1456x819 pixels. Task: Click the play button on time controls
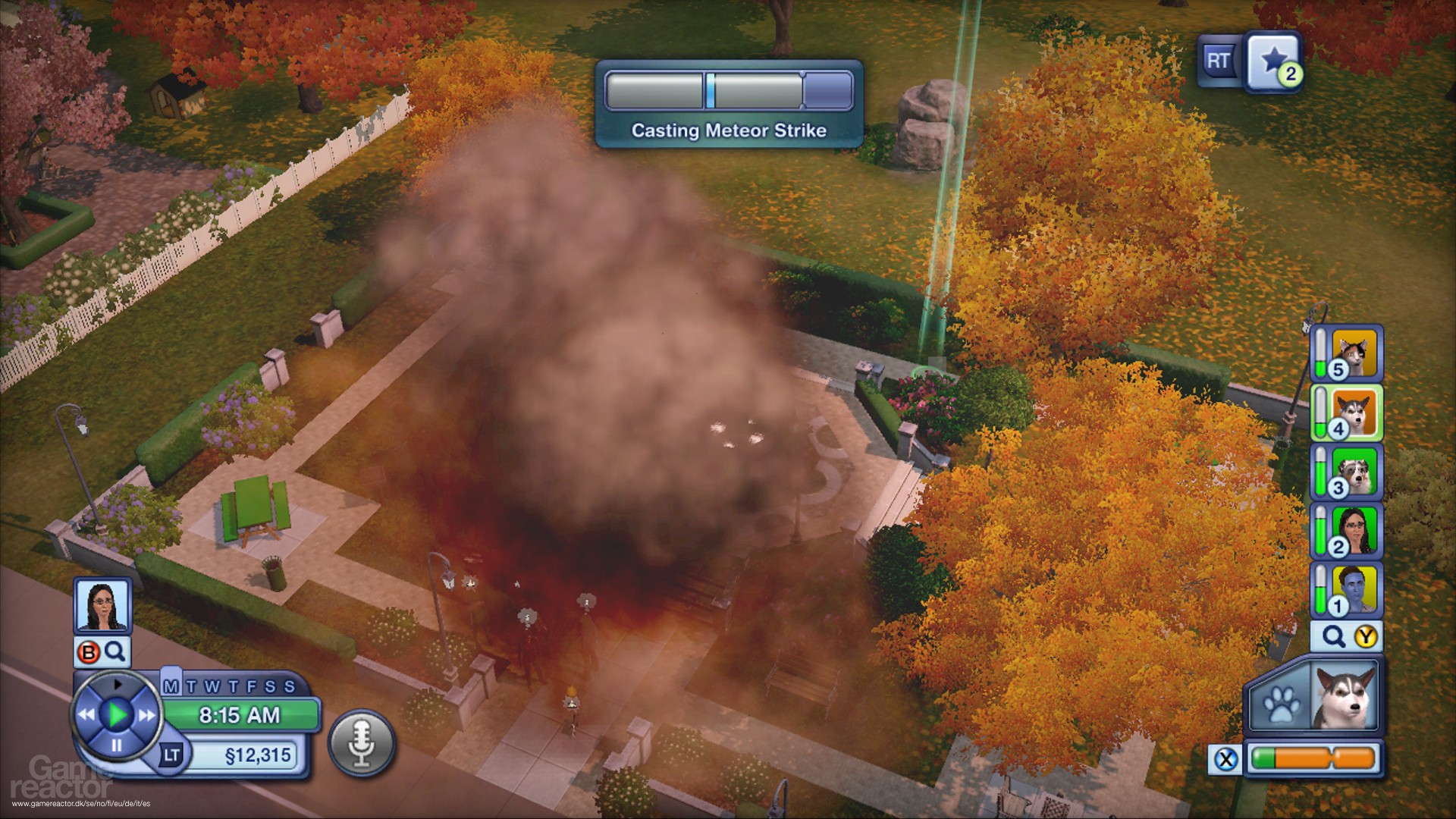(x=117, y=714)
